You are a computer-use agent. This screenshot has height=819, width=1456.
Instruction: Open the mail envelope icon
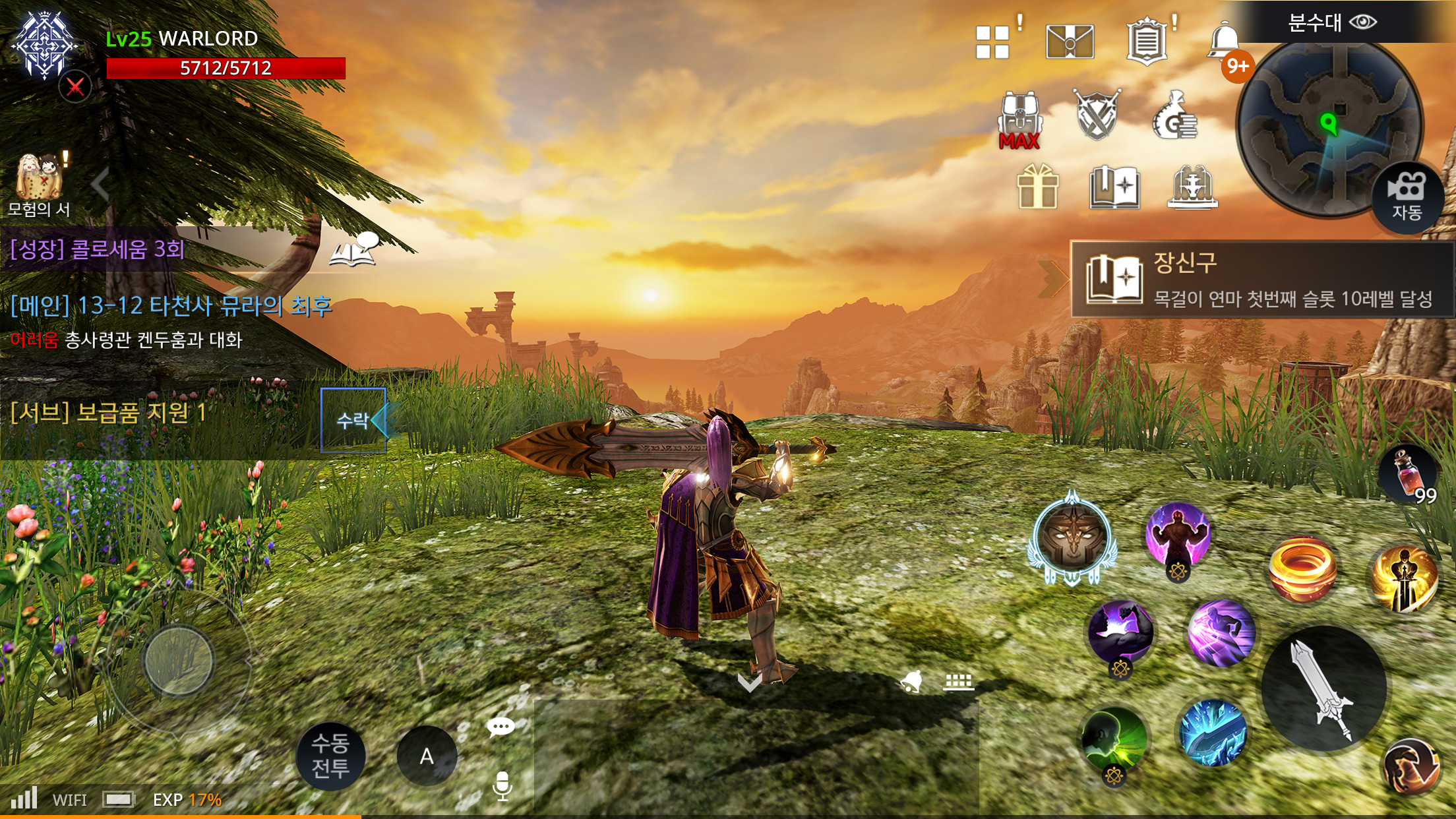(x=1070, y=42)
